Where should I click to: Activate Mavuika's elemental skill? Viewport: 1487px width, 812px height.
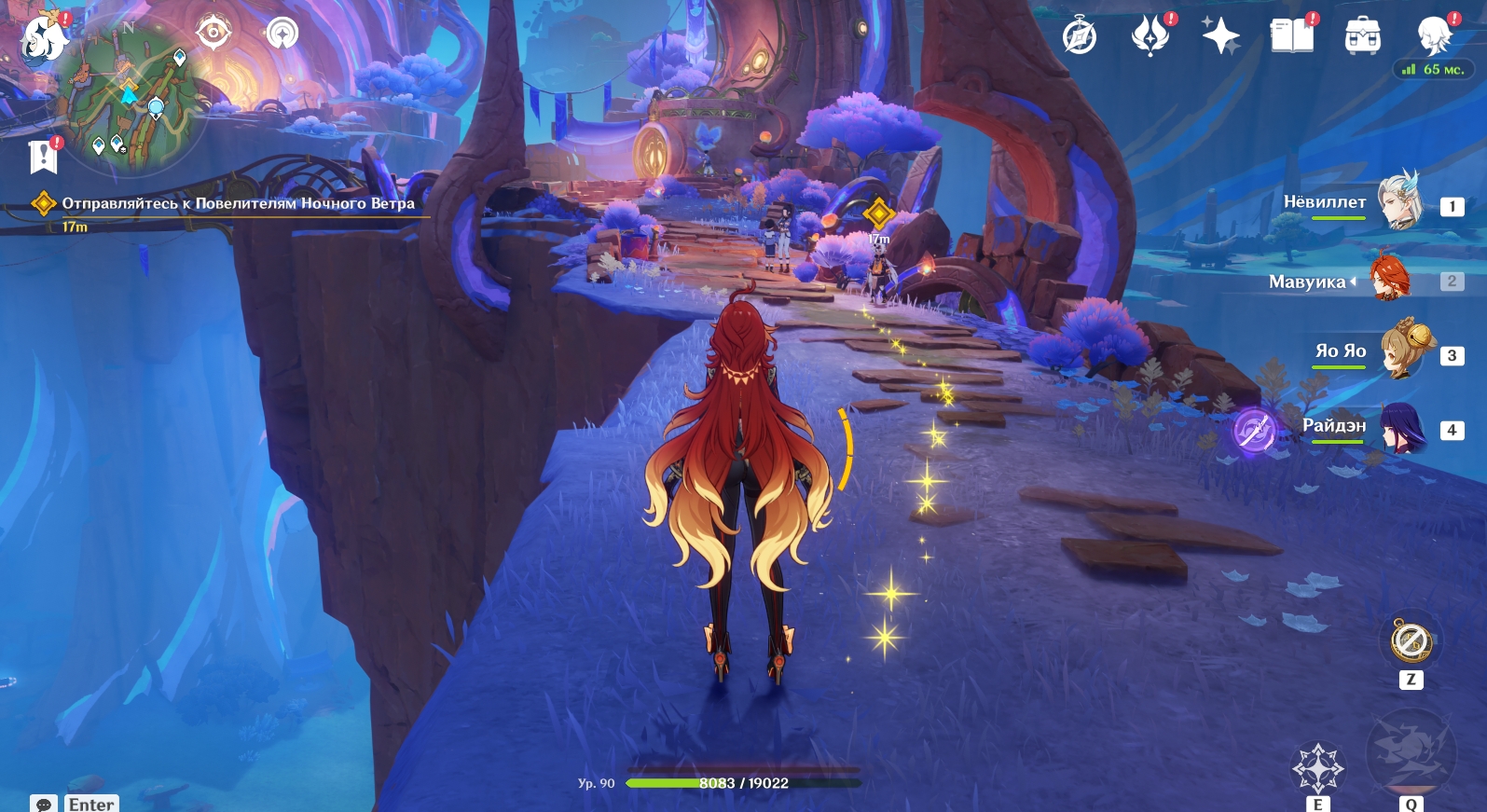click(x=1316, y=767)
